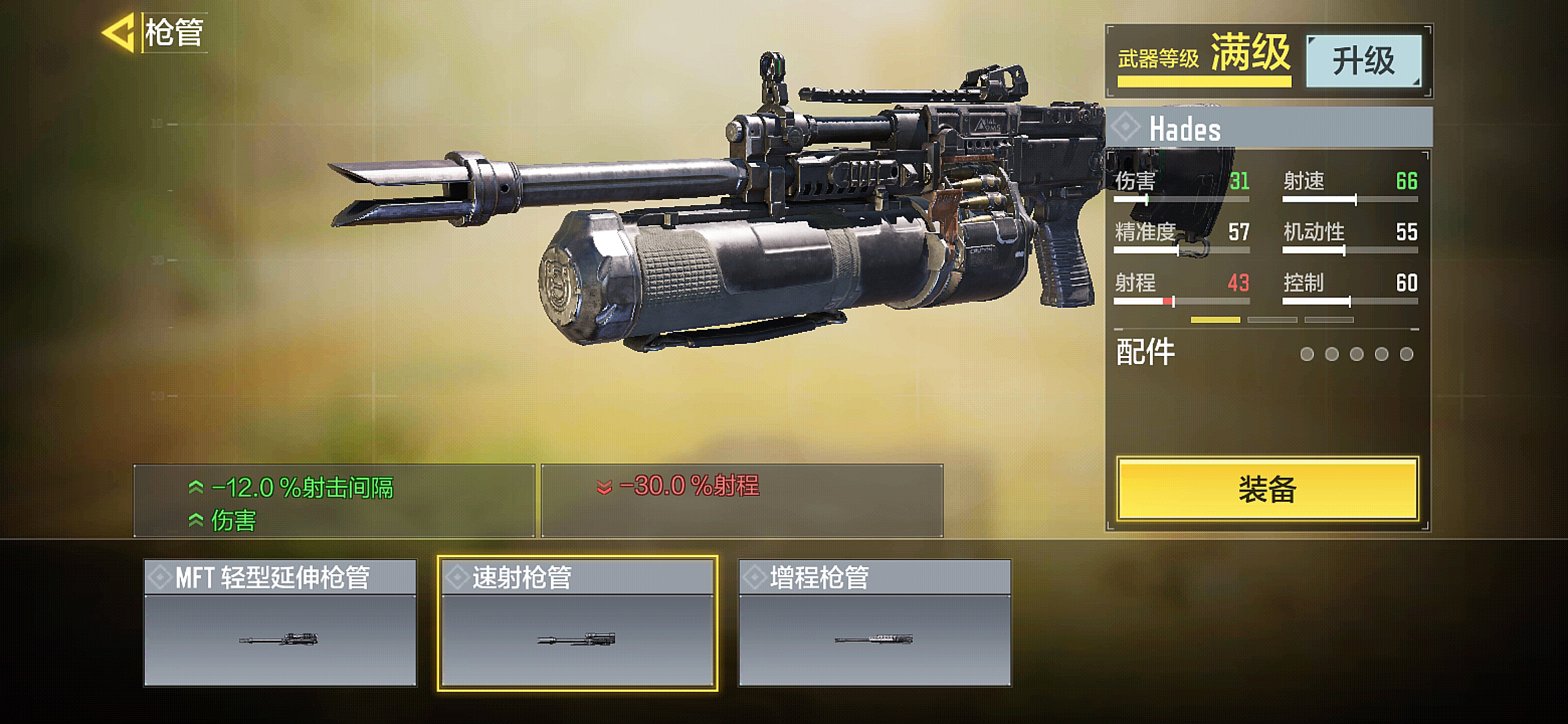This screenshot has height=724, width=1568.
Task: Equip the attachment with 装备 button
Action: tap(1267, 489)
